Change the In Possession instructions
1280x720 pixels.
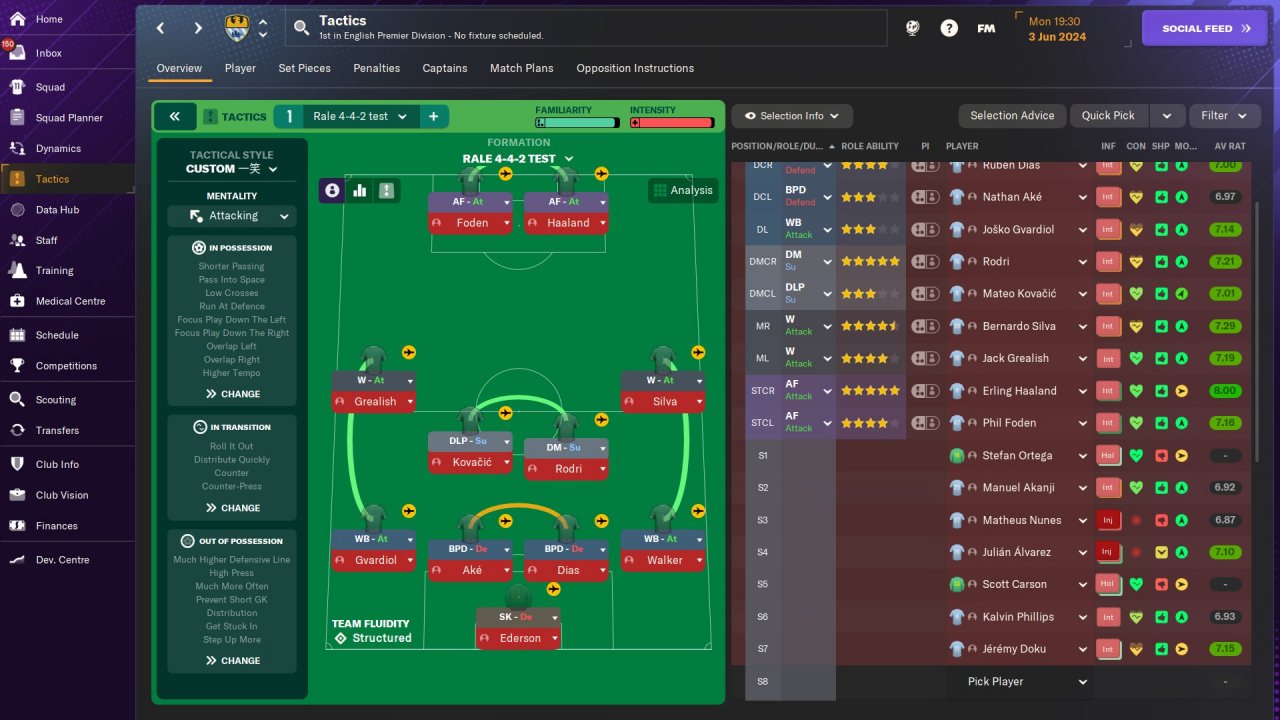click(x=232, y=394)
